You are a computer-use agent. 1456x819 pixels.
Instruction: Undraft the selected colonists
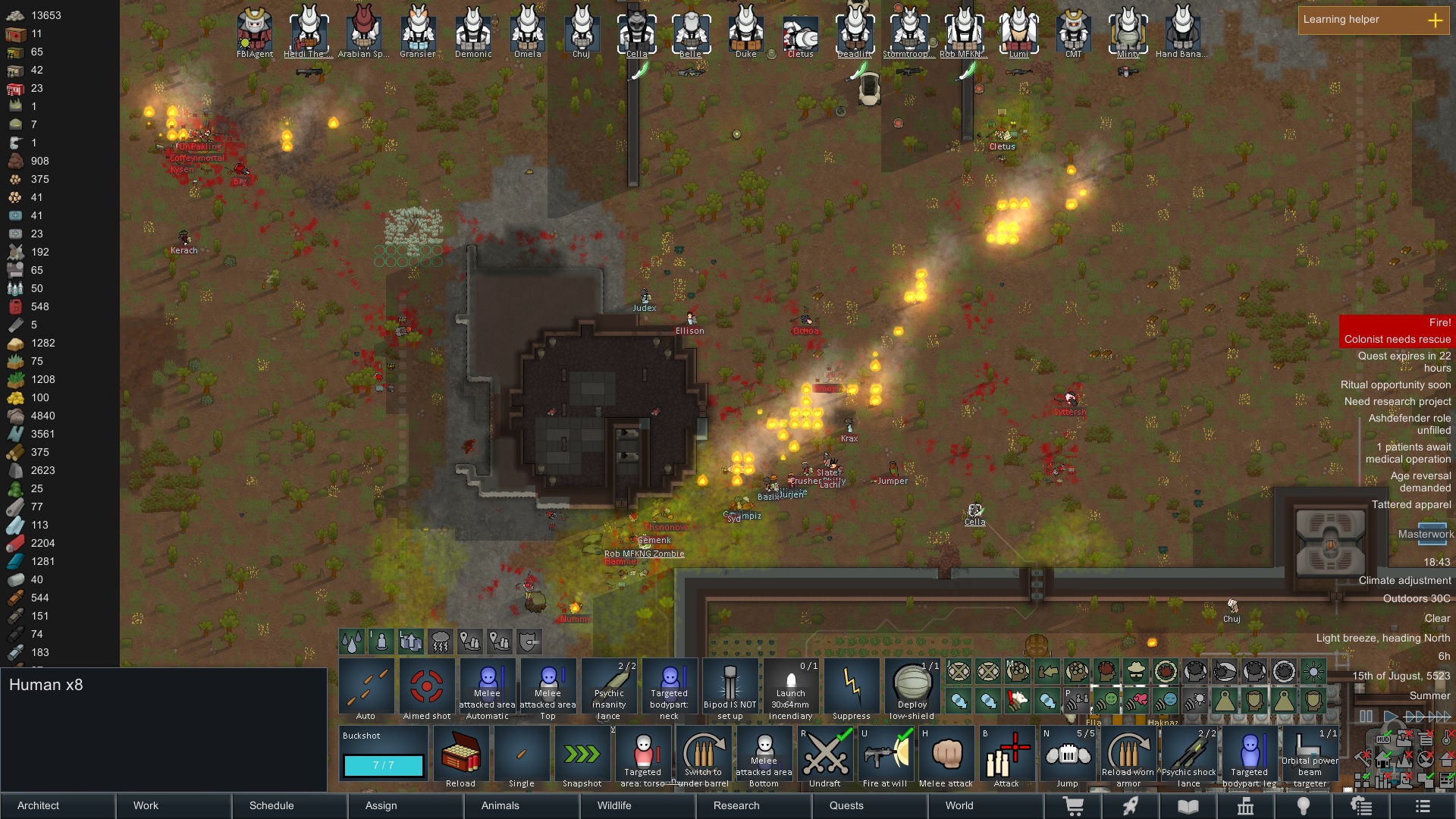click(x=824, y=756)
